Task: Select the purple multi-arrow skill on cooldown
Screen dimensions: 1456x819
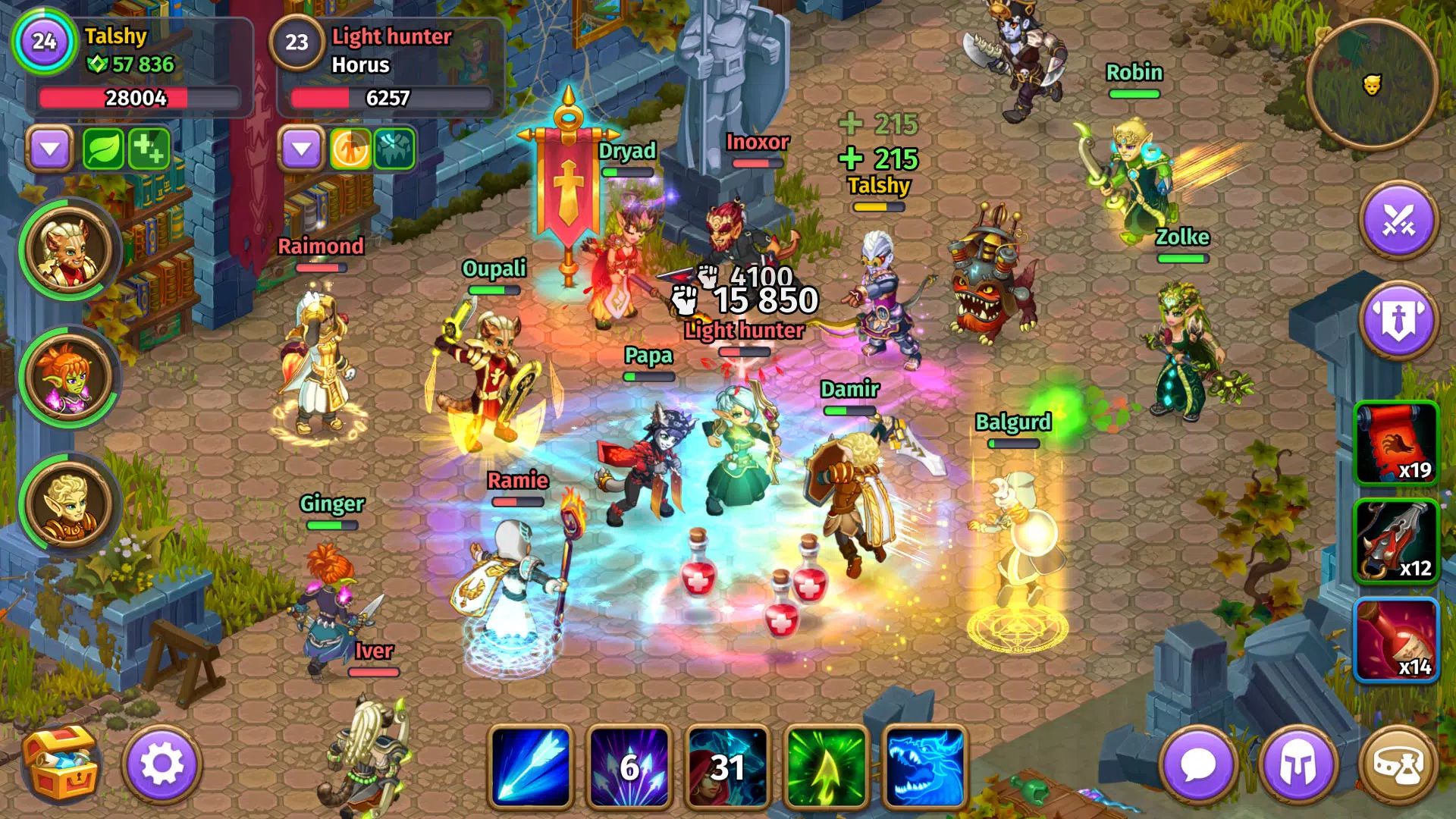Action: pyautogui.click(x=629, y=766)
